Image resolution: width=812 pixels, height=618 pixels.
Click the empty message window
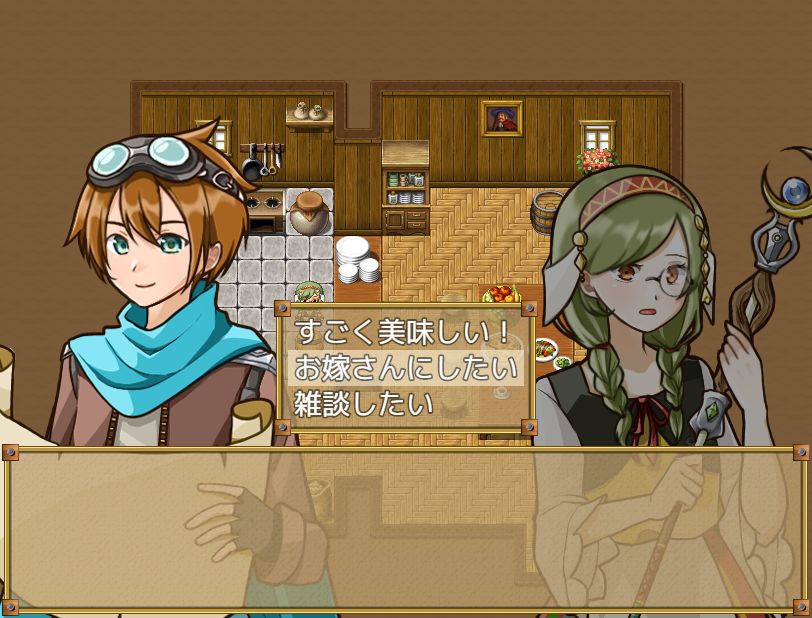(x=406, y=529)
